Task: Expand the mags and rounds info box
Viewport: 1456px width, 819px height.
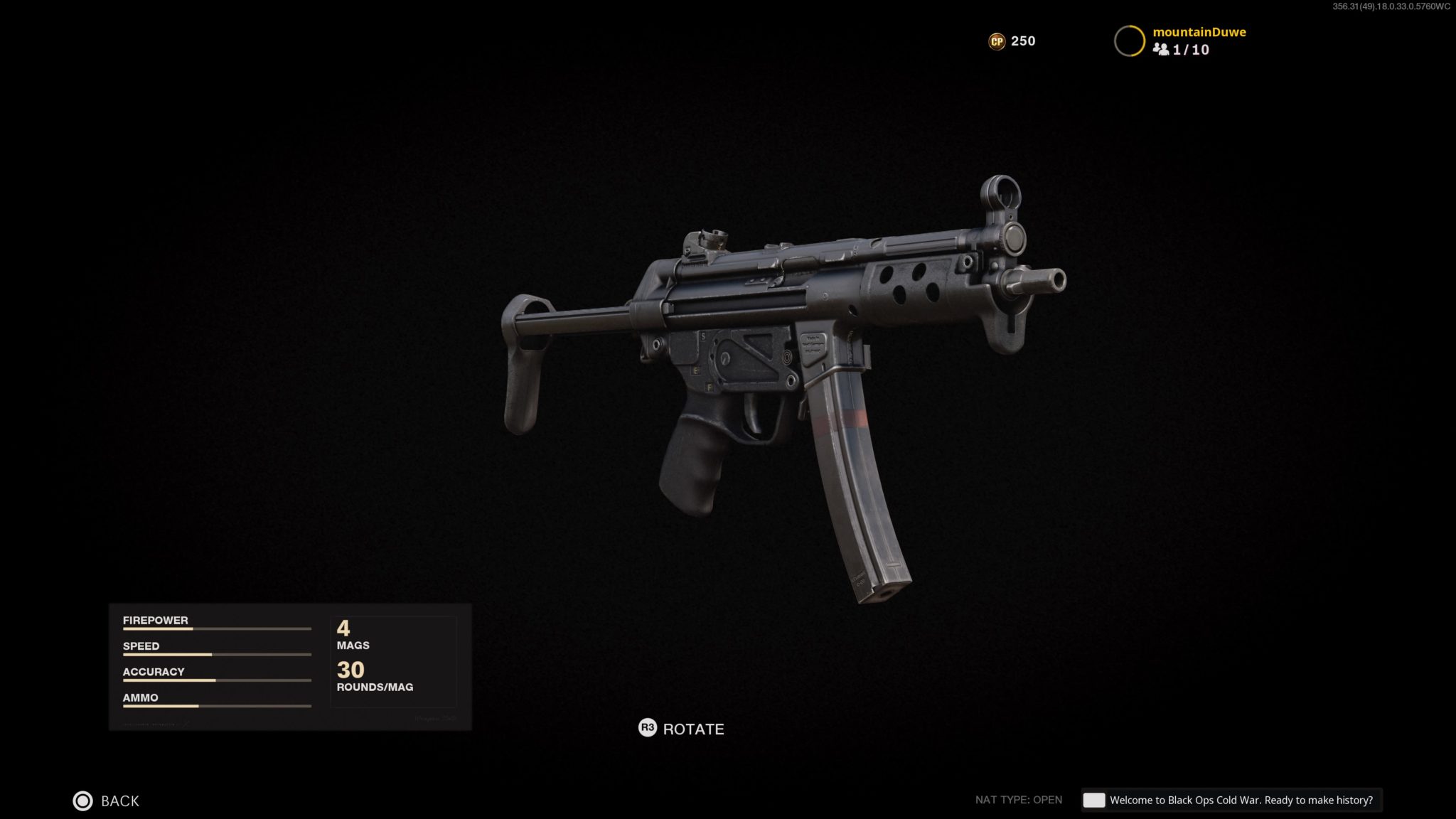Action: click(x=393, y=661)
